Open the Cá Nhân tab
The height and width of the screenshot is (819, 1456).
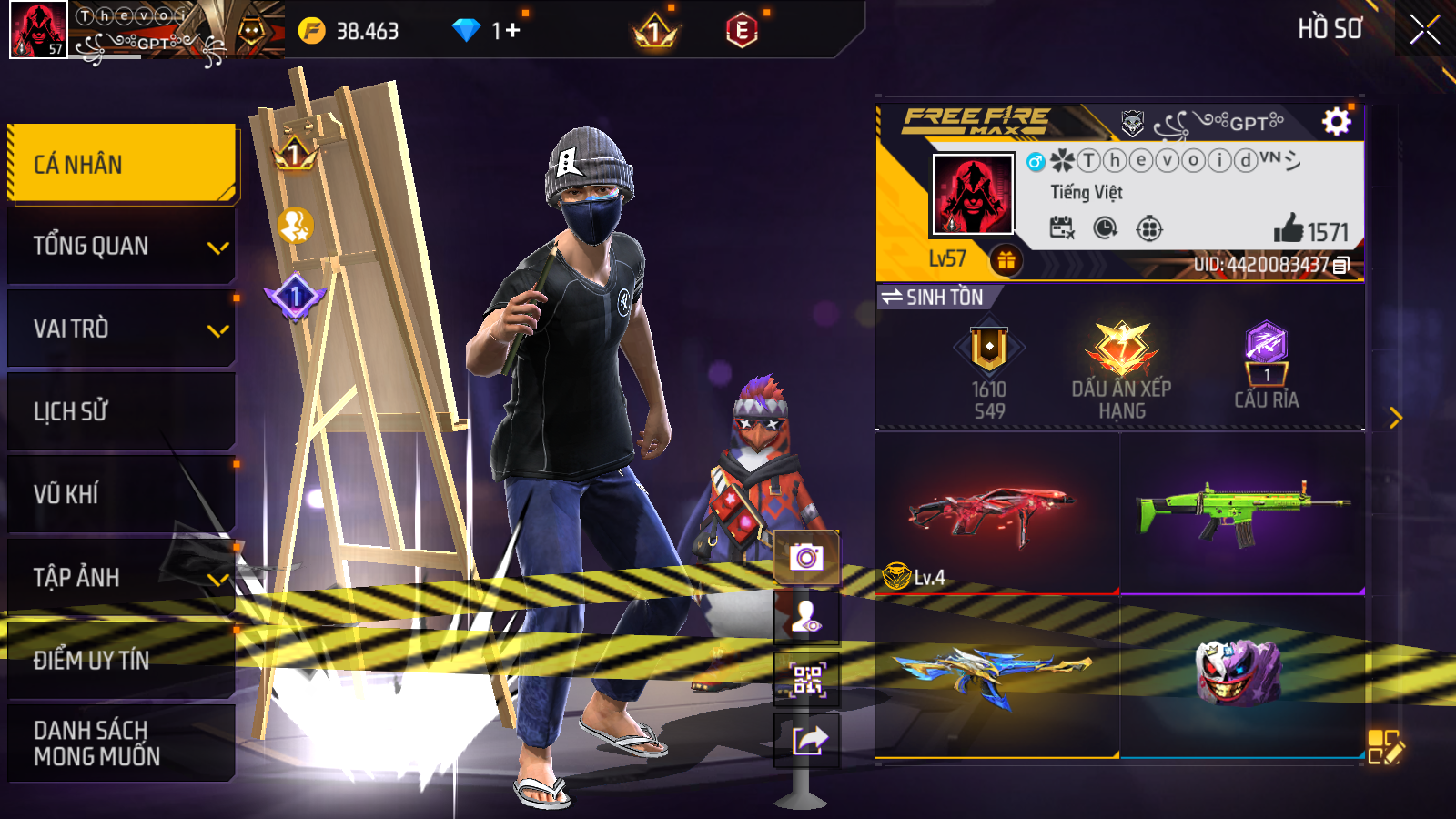pyautogui.click(x=122, y=164)
